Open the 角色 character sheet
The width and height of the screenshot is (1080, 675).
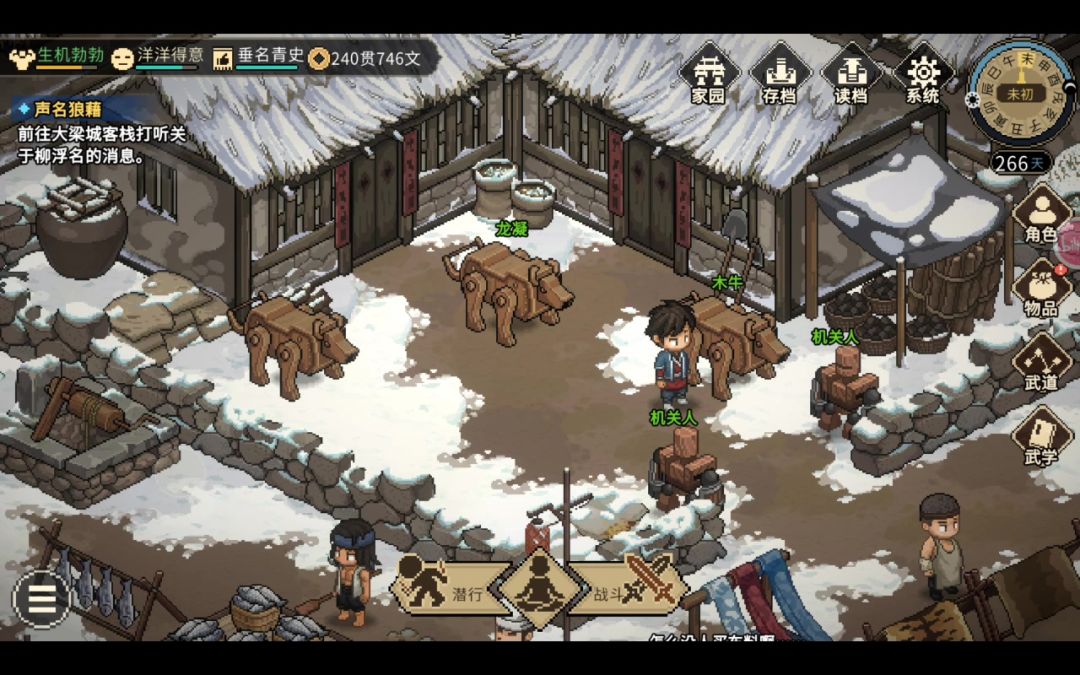(1041, 216)
